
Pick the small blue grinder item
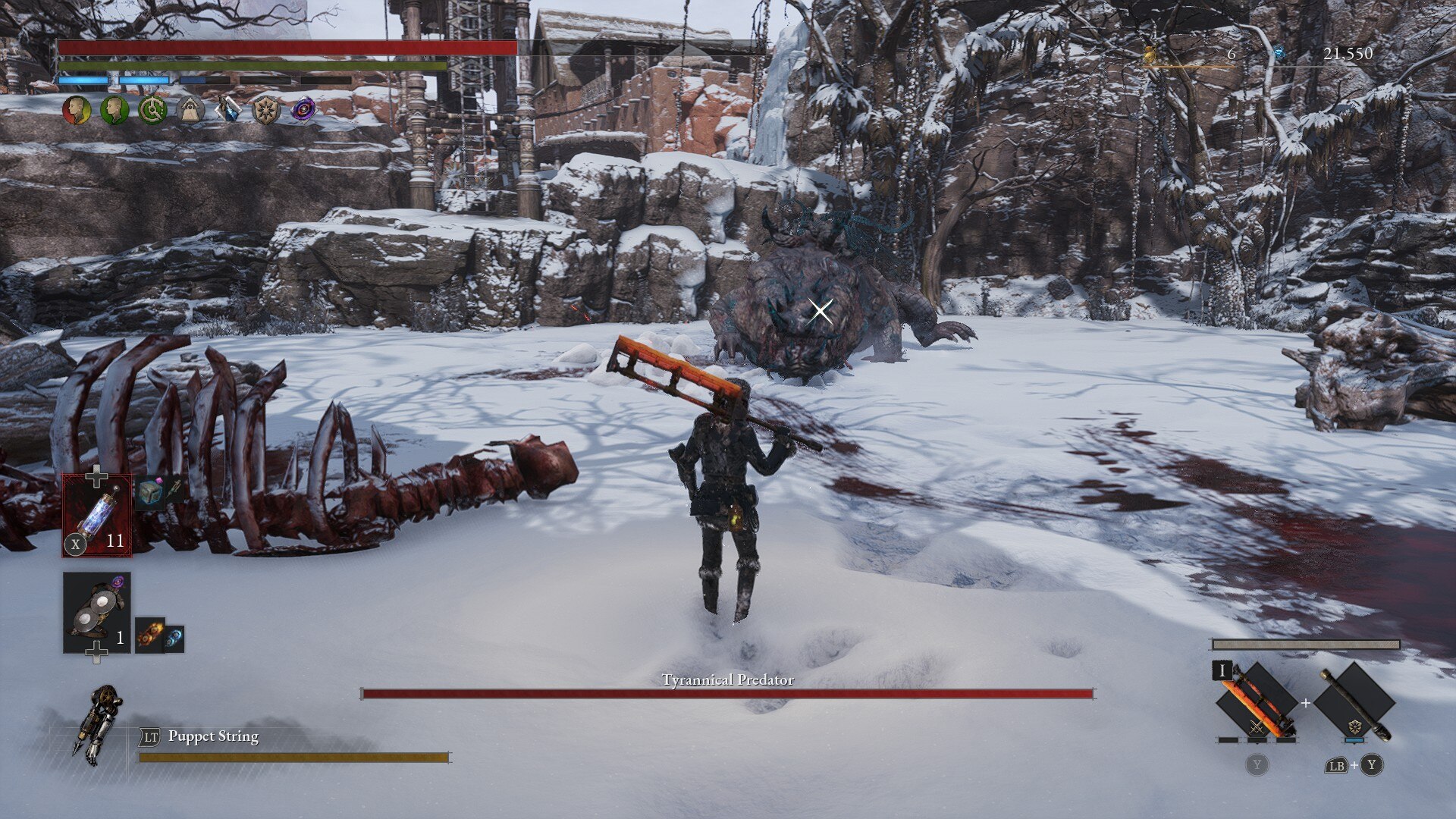click(x=174, y=639)
